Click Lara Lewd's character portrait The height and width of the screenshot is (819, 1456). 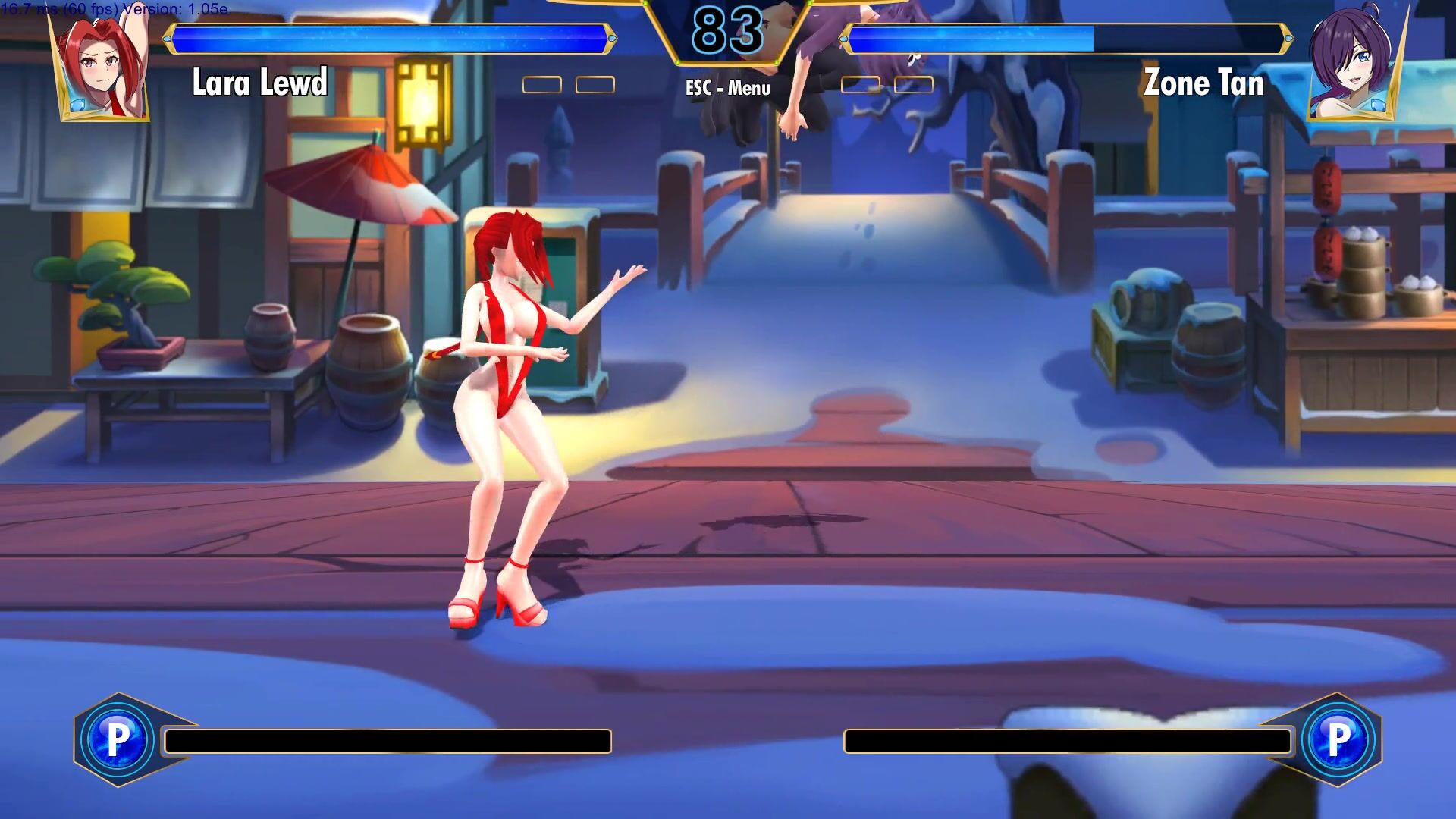tap(102, 68)
